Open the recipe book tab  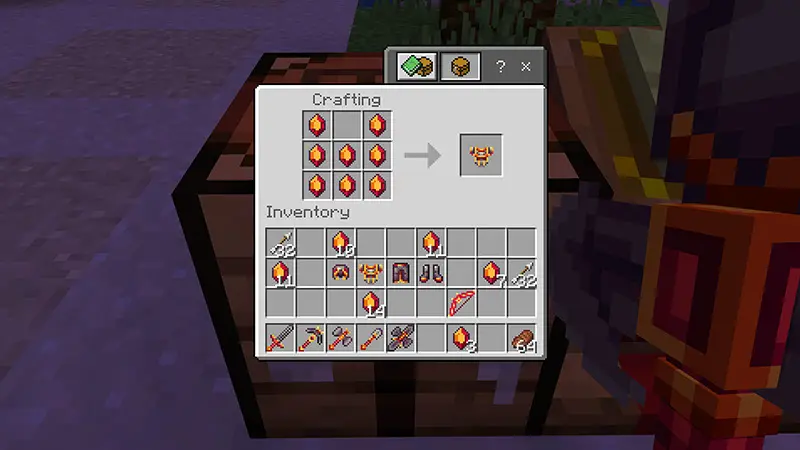[x=416, y=67]
